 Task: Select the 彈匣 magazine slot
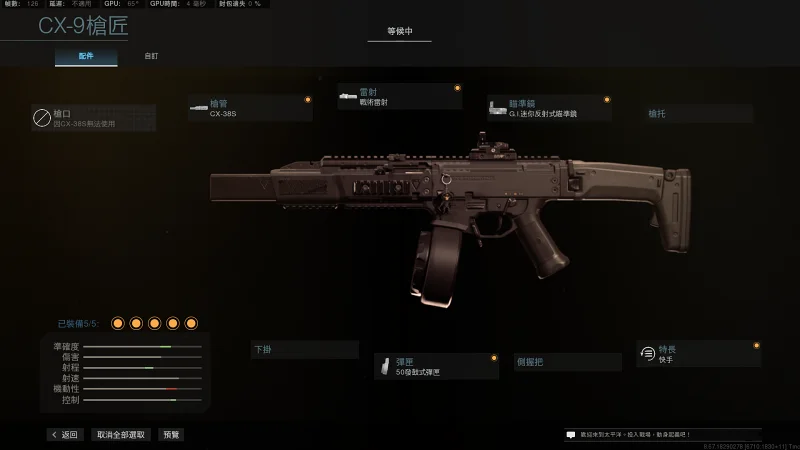pos(436,366)
